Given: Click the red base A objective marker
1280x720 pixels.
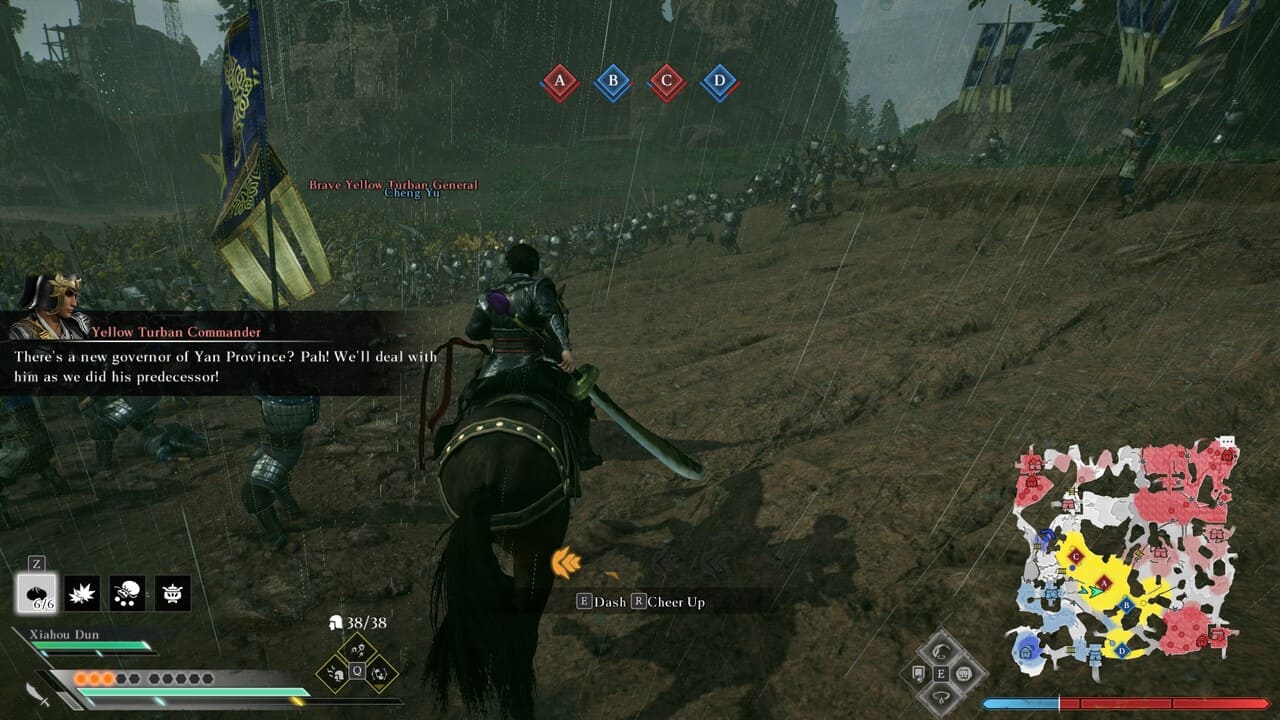Looking at the screenshot, I should click(560, 82).
